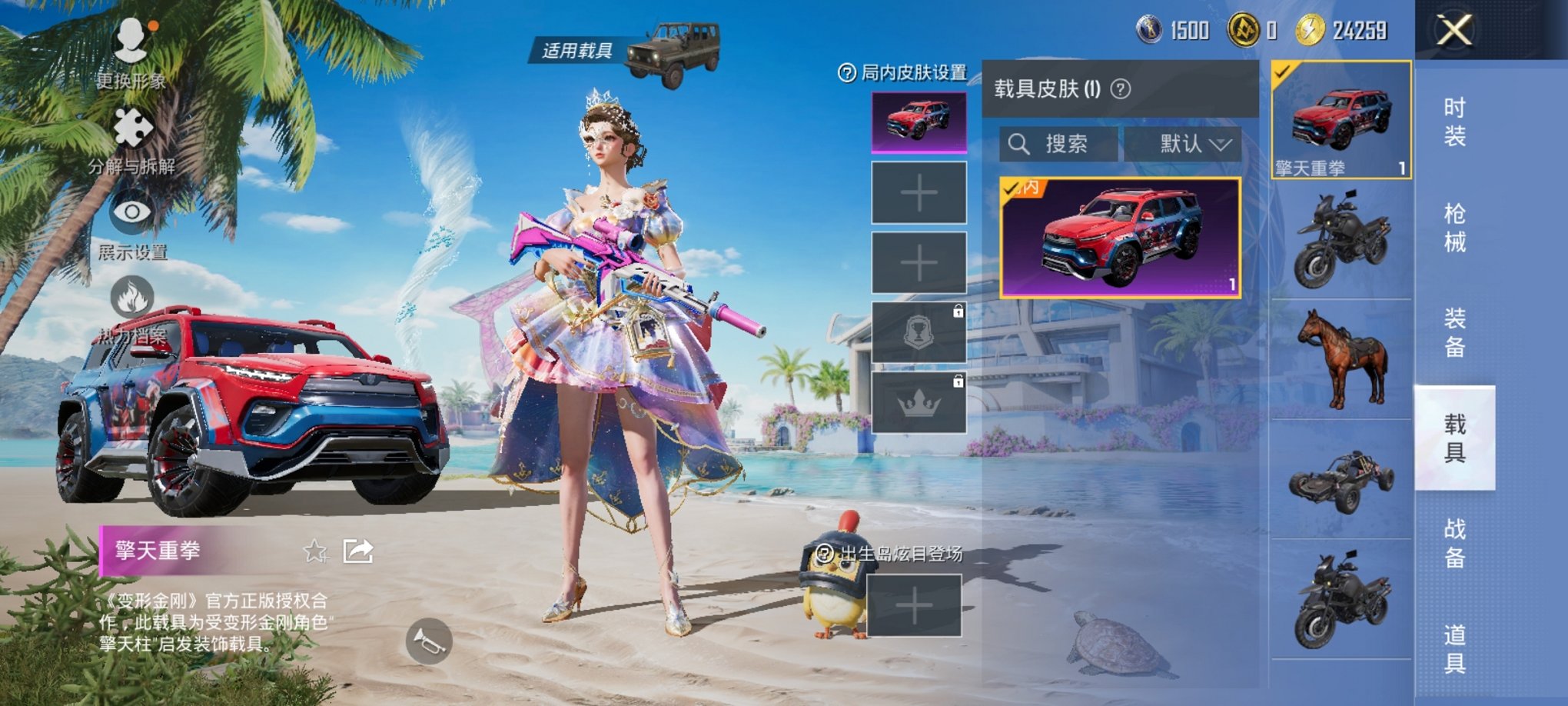Expand the 默认 sort order dropdown

1183,144
